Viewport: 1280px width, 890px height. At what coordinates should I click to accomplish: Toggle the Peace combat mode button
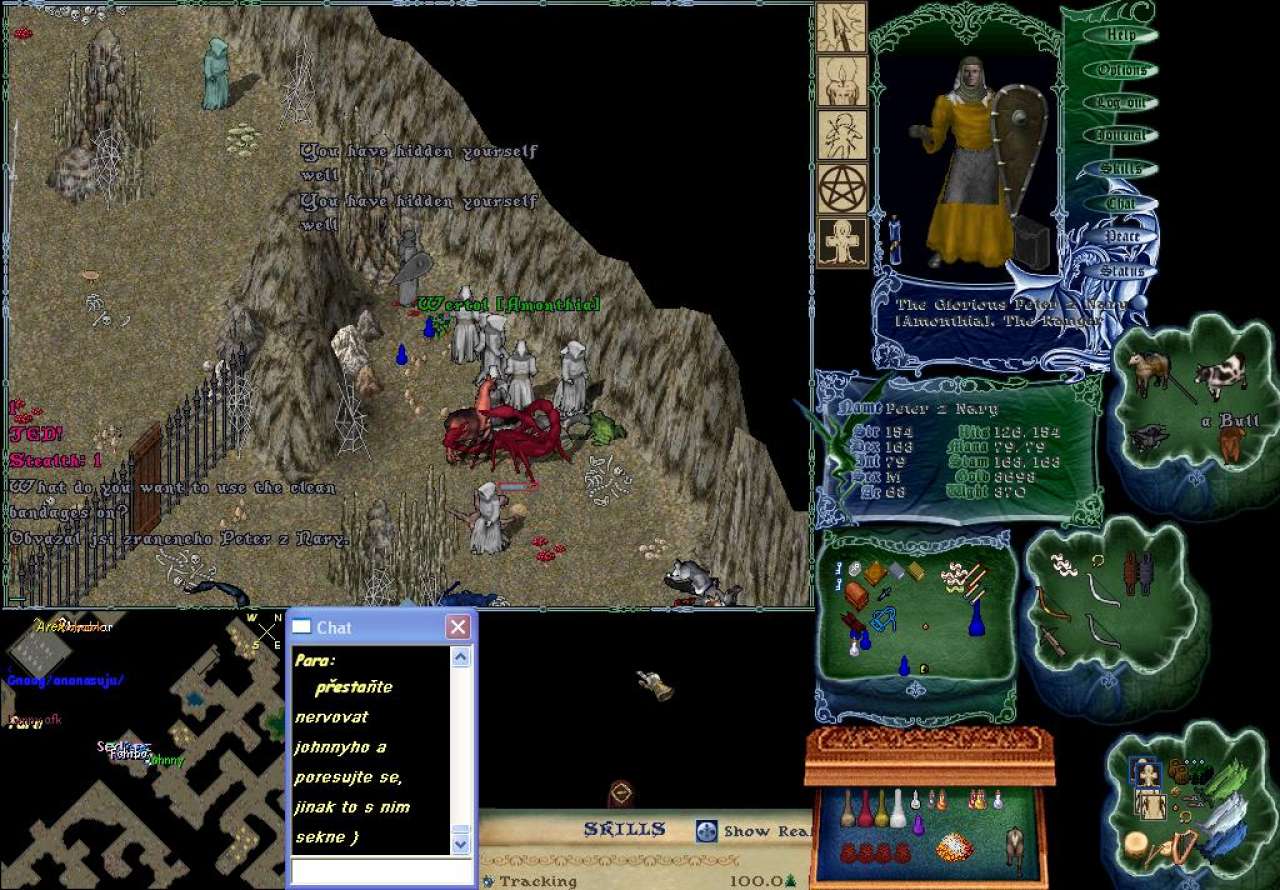click(x=1121, y=237)
